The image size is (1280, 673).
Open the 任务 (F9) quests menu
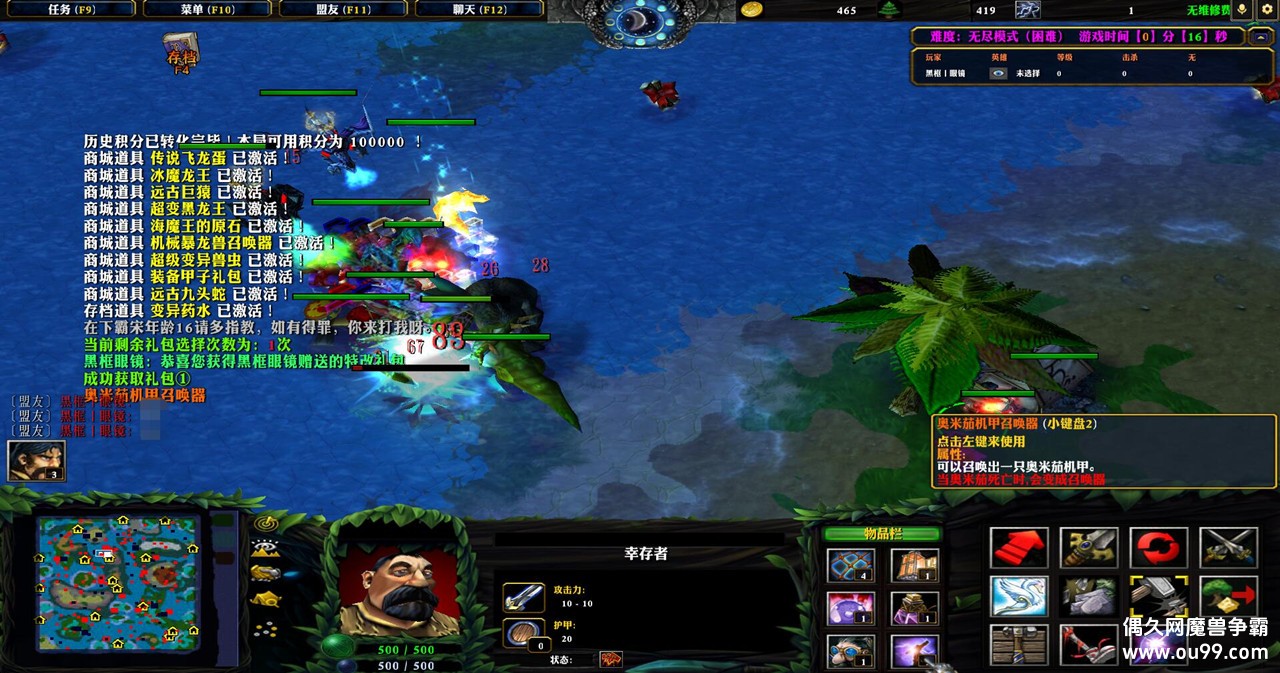pyautogui.click(x=71, y=9)
